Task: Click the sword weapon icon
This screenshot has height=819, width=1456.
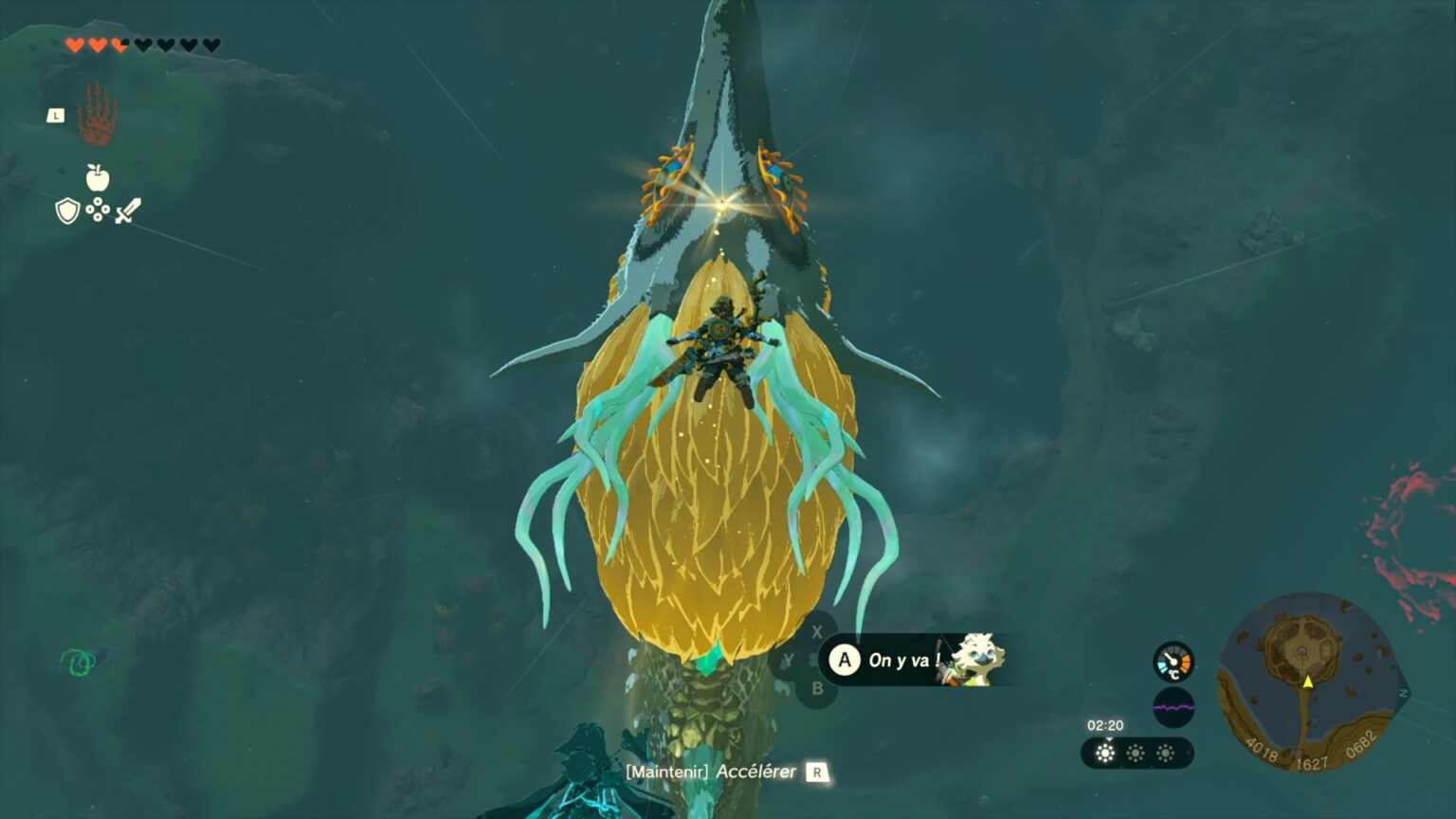Action: click(x=129, y=210)
